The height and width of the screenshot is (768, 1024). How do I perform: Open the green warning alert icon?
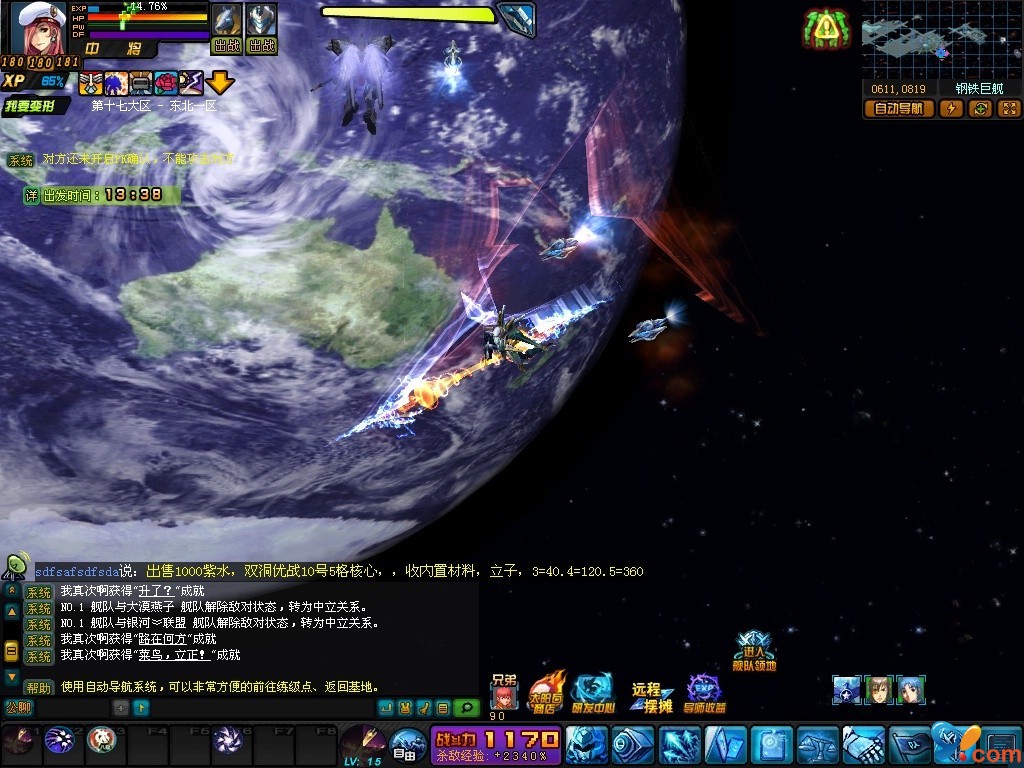pyautogui.click(x=825, y=30)
